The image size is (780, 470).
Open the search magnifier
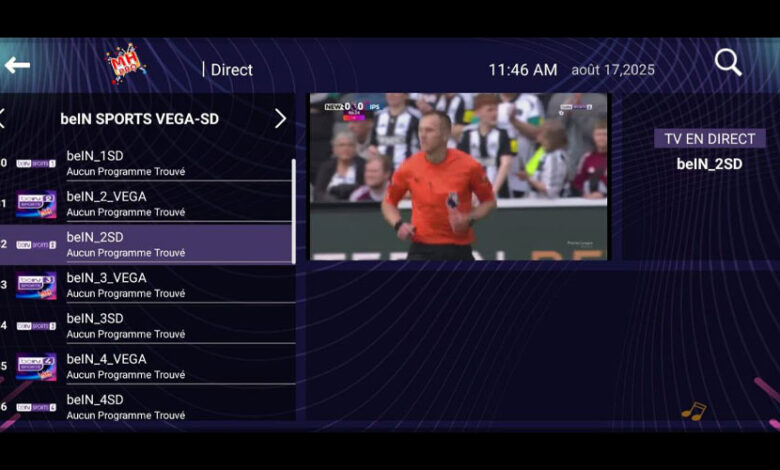click(x=728, y=63)
